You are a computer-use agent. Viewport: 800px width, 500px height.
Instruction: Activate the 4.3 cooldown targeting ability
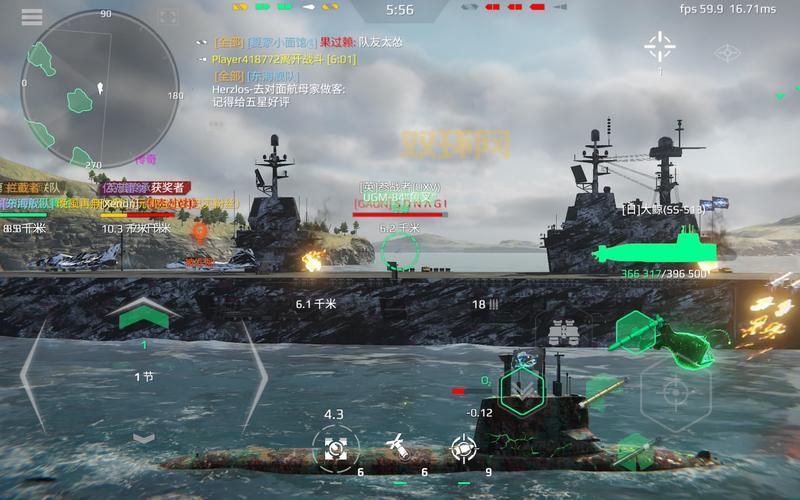(x=332, y=447)
